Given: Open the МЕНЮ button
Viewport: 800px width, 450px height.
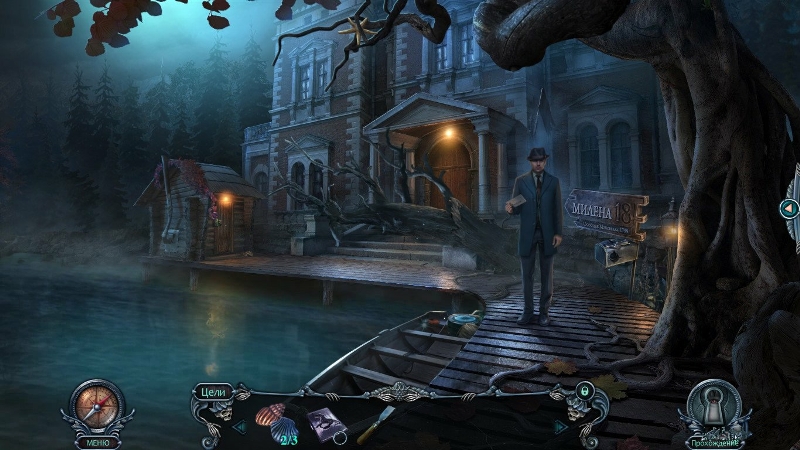Looking at the screenshot, I should 97,441.
